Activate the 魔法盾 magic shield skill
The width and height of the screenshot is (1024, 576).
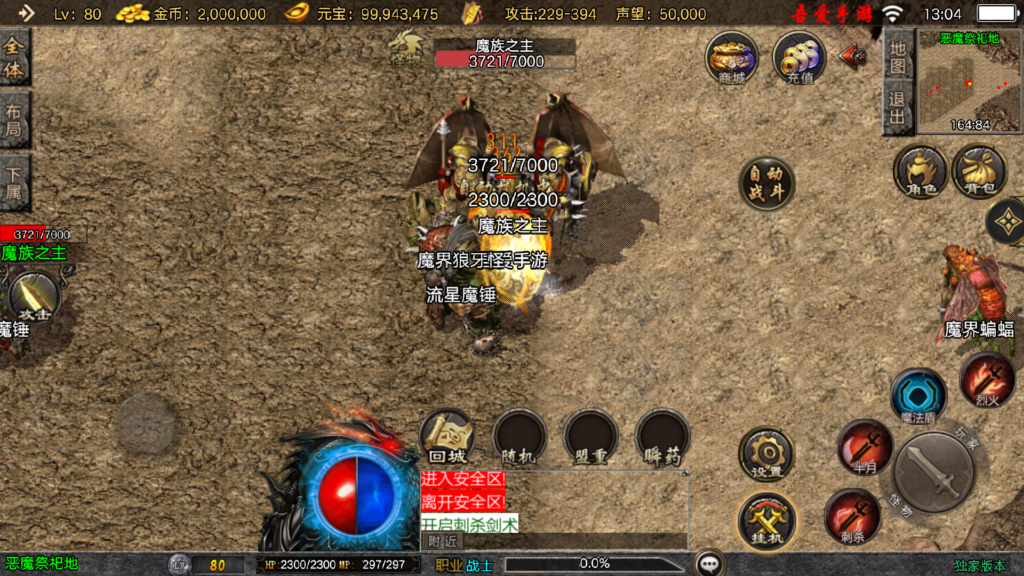point(918,396)
